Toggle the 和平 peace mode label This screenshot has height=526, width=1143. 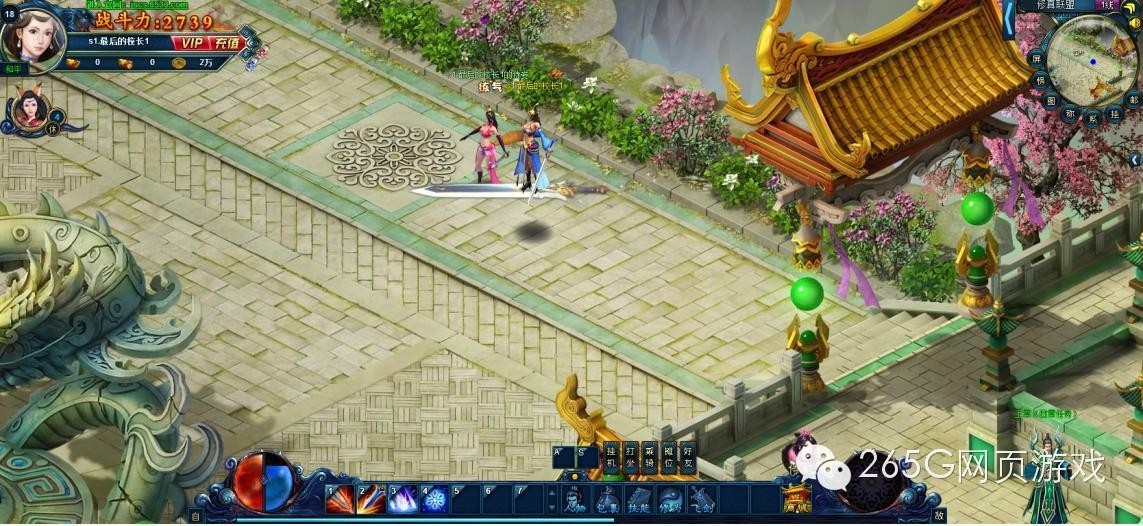13,69
